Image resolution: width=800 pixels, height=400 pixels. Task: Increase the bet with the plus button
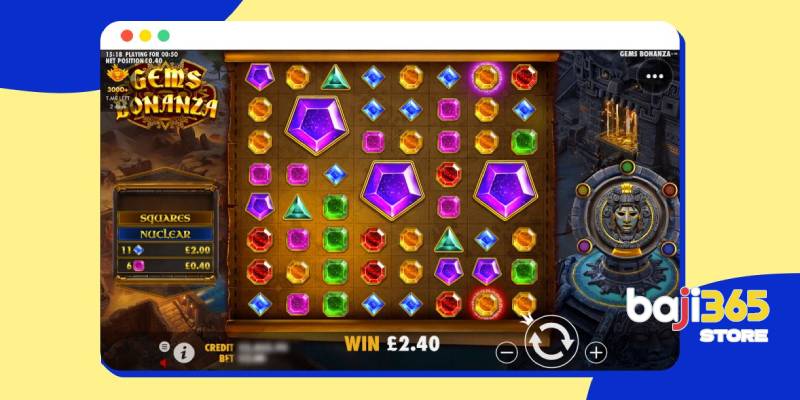coord(596,352)
